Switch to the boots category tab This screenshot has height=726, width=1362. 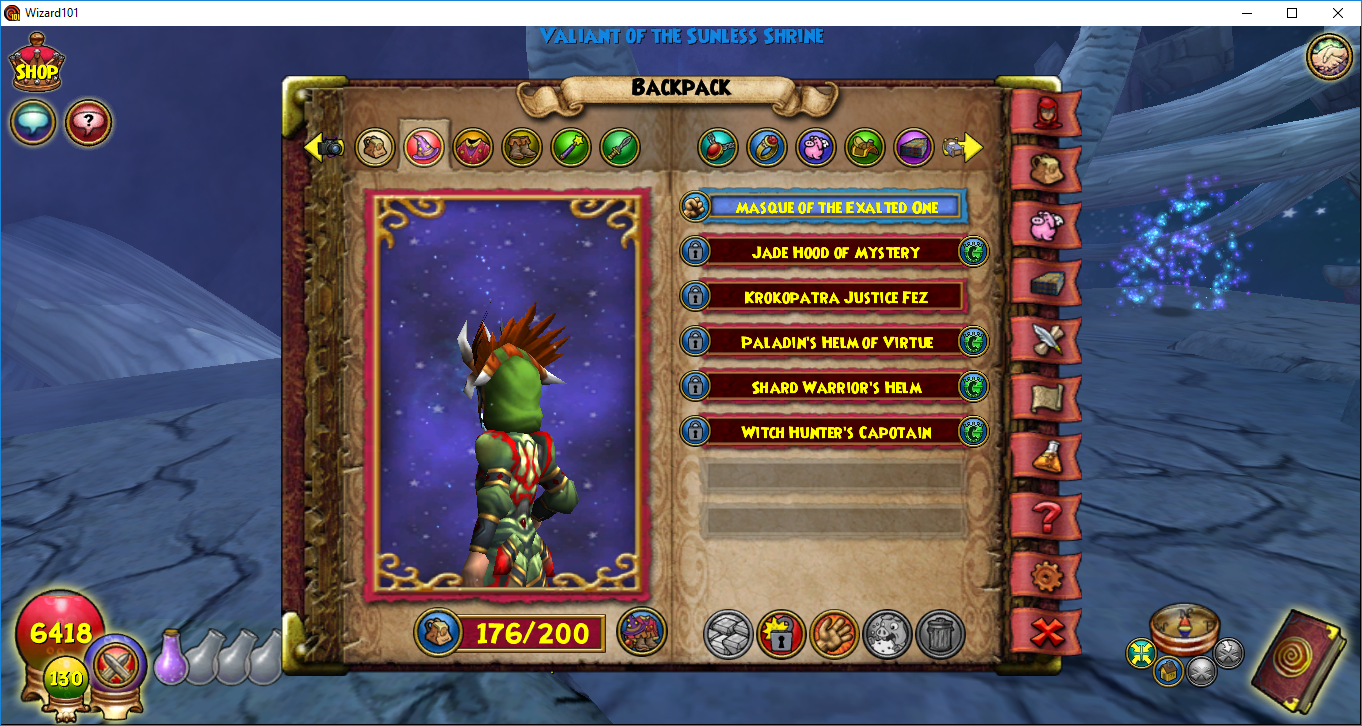(x=521, y=147)
